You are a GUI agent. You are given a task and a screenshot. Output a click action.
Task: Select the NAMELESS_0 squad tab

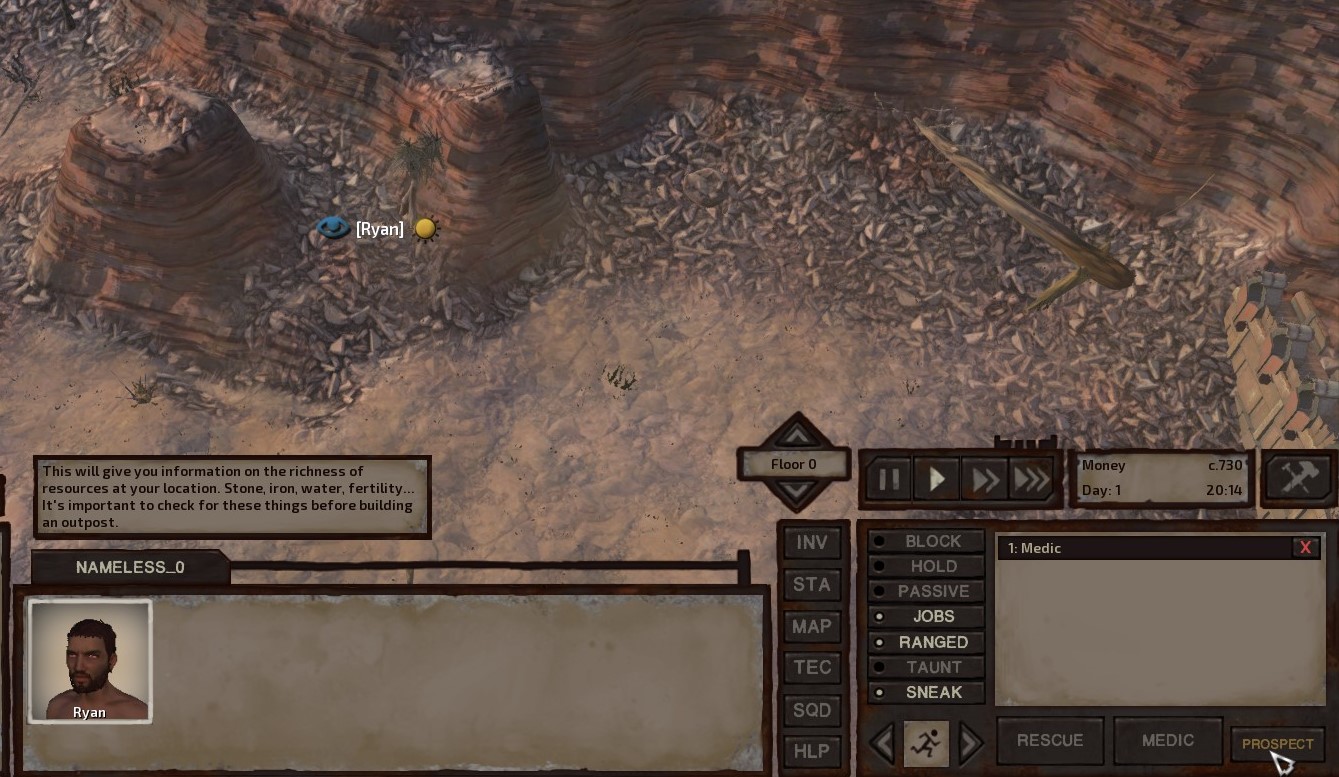coord(129,567)
